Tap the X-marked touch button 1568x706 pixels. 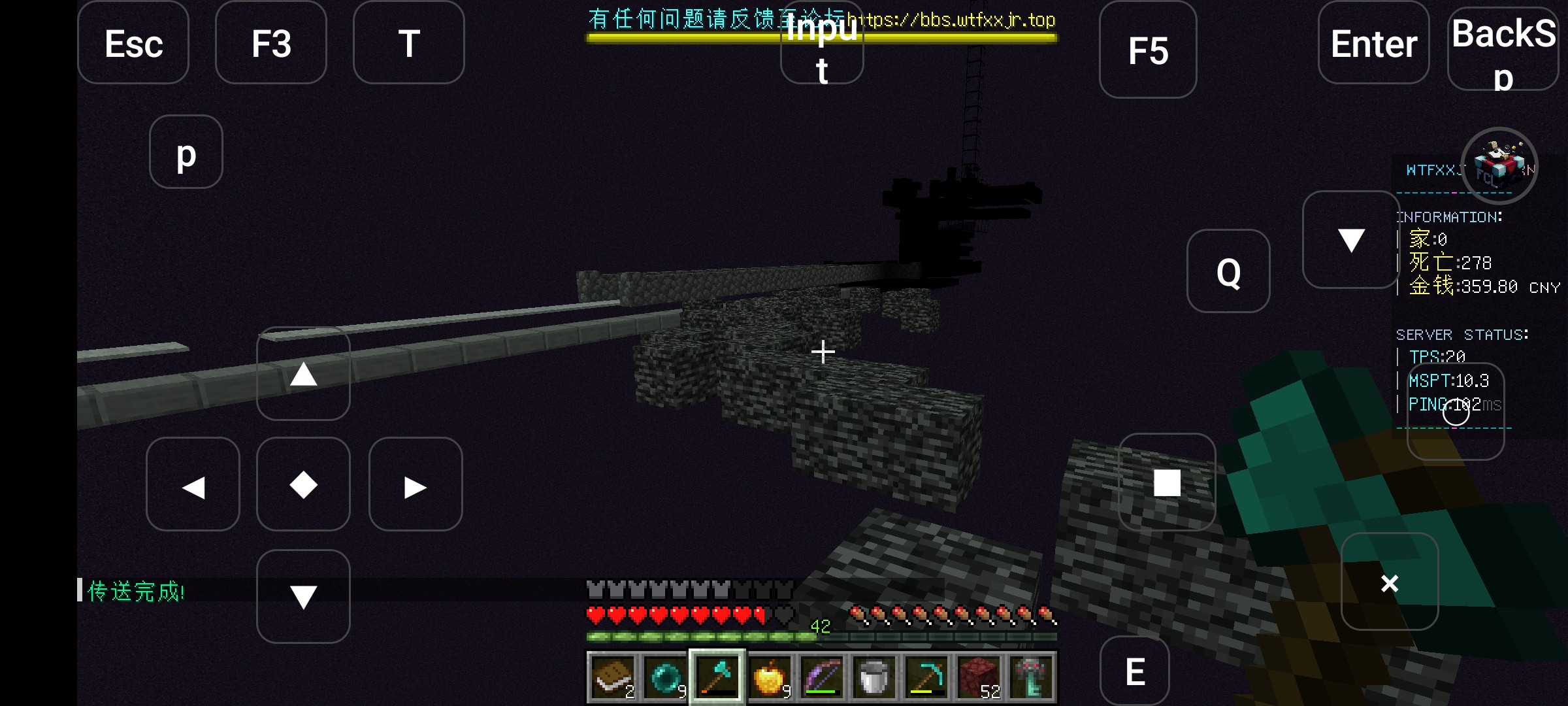click(1390, 582)
